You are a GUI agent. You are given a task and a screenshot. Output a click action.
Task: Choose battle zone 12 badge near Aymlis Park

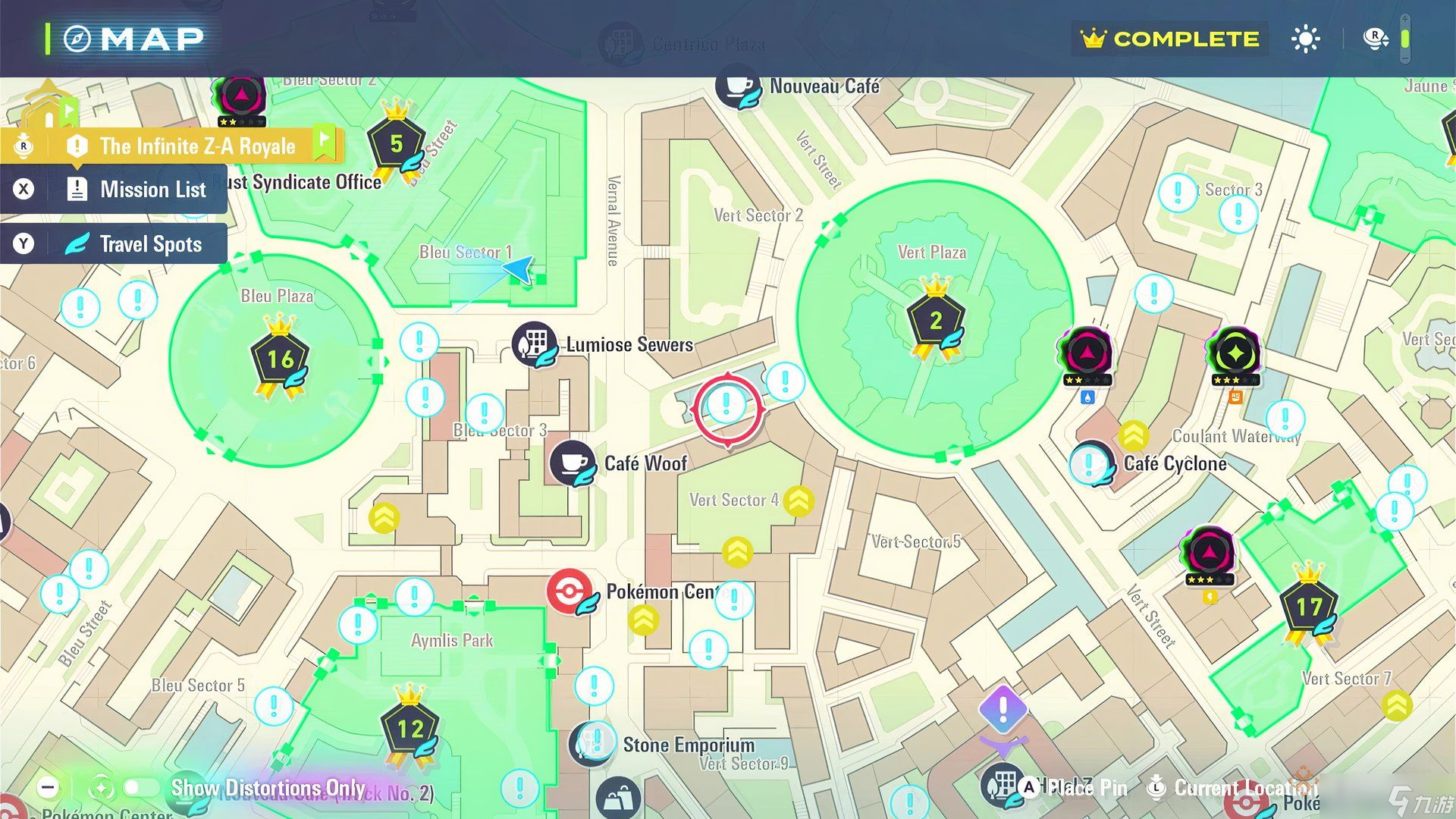point(410,729)
